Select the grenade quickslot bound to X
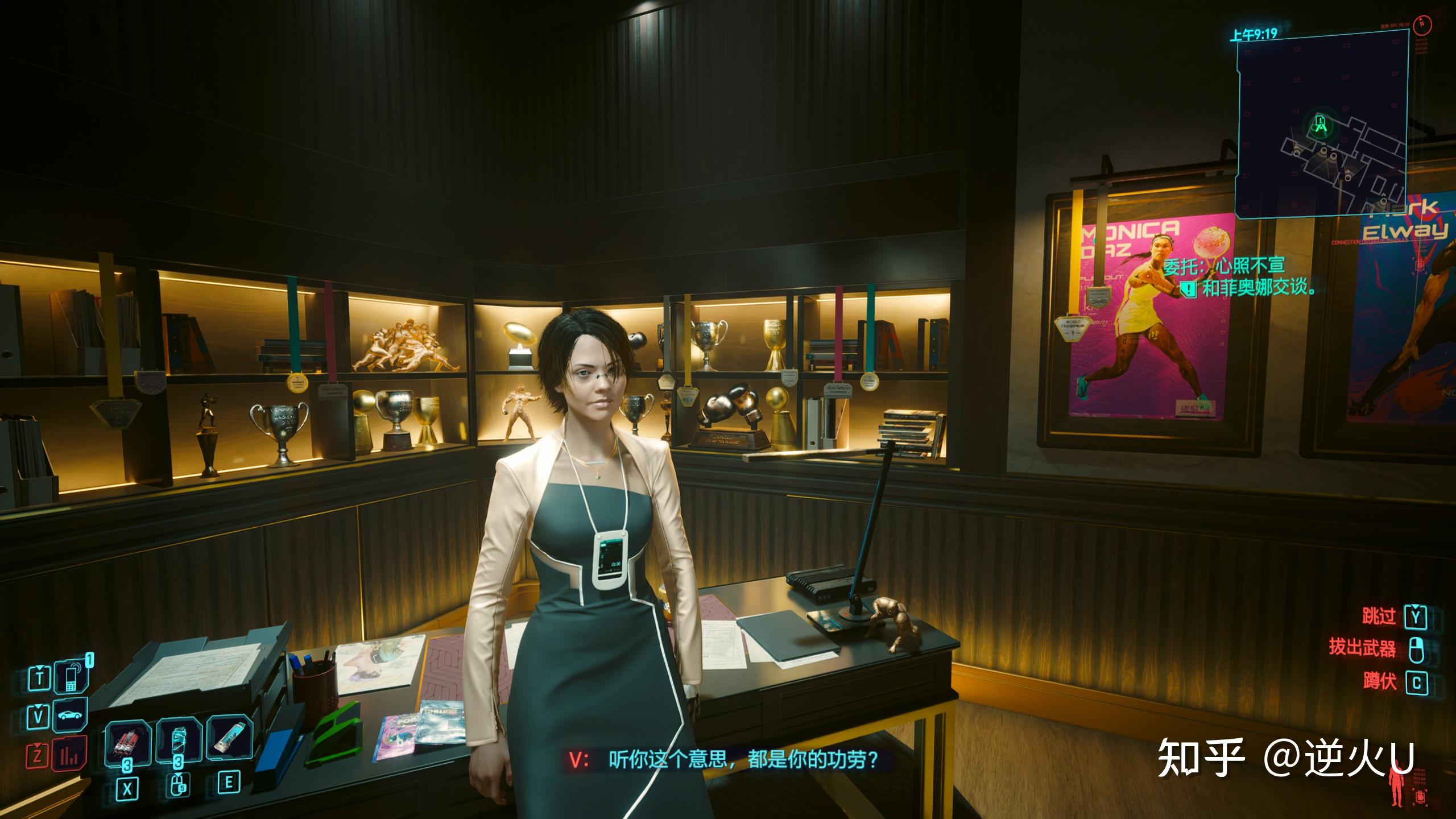The image size is (1456, 819). [x=129, y=743]
